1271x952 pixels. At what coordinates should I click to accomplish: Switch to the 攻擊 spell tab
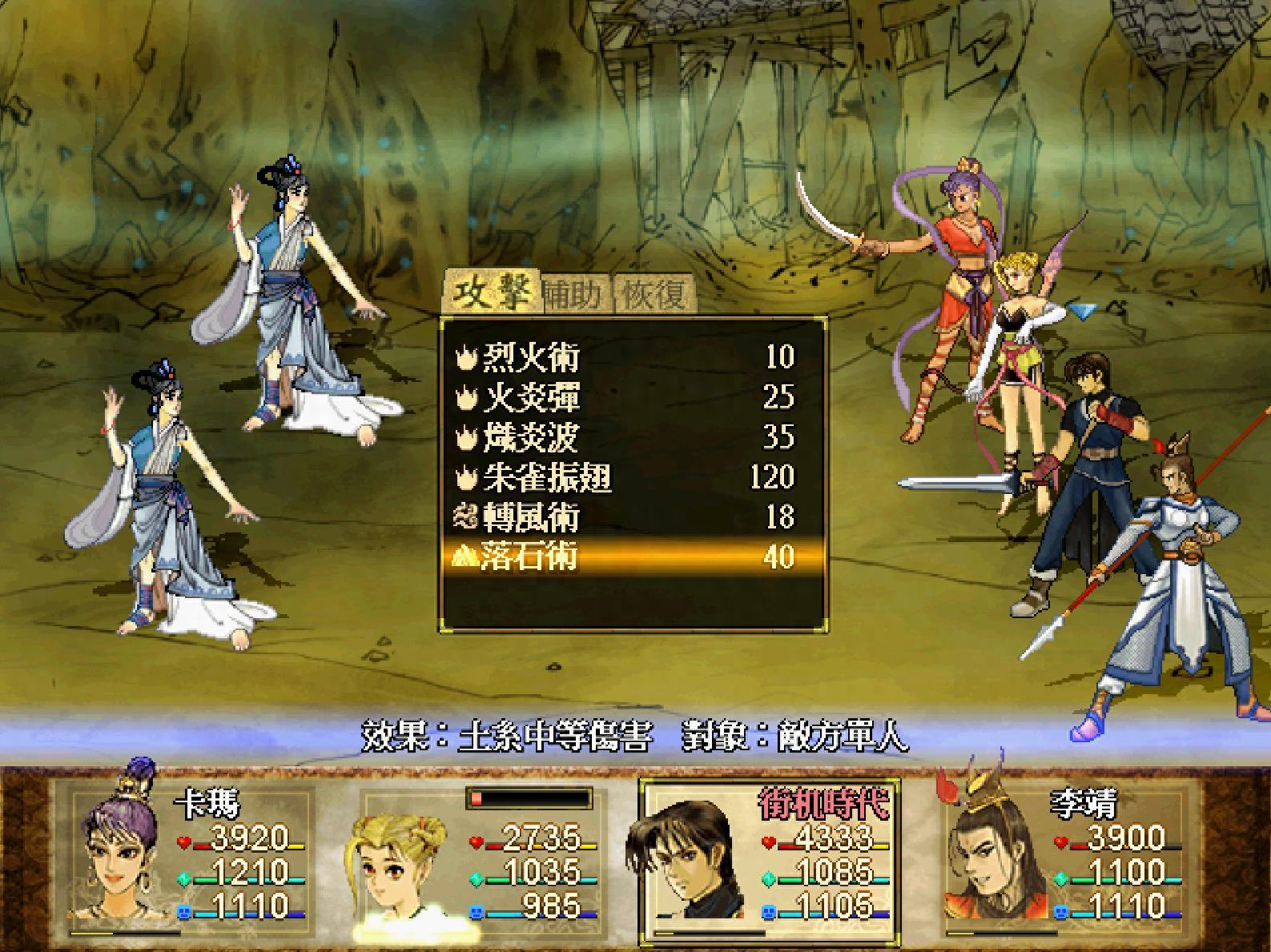coord(490,293)
